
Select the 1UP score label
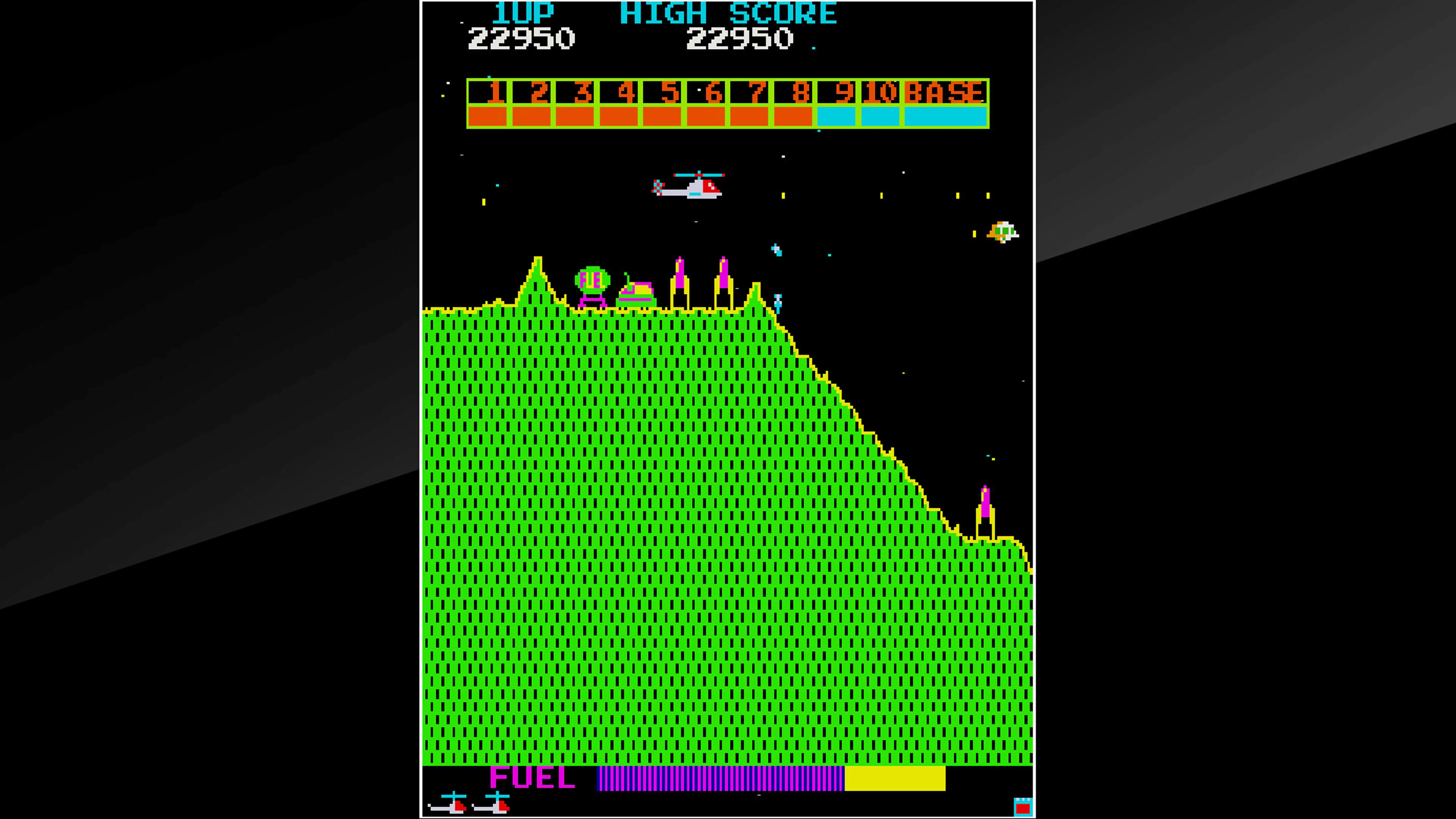point(523,13)
